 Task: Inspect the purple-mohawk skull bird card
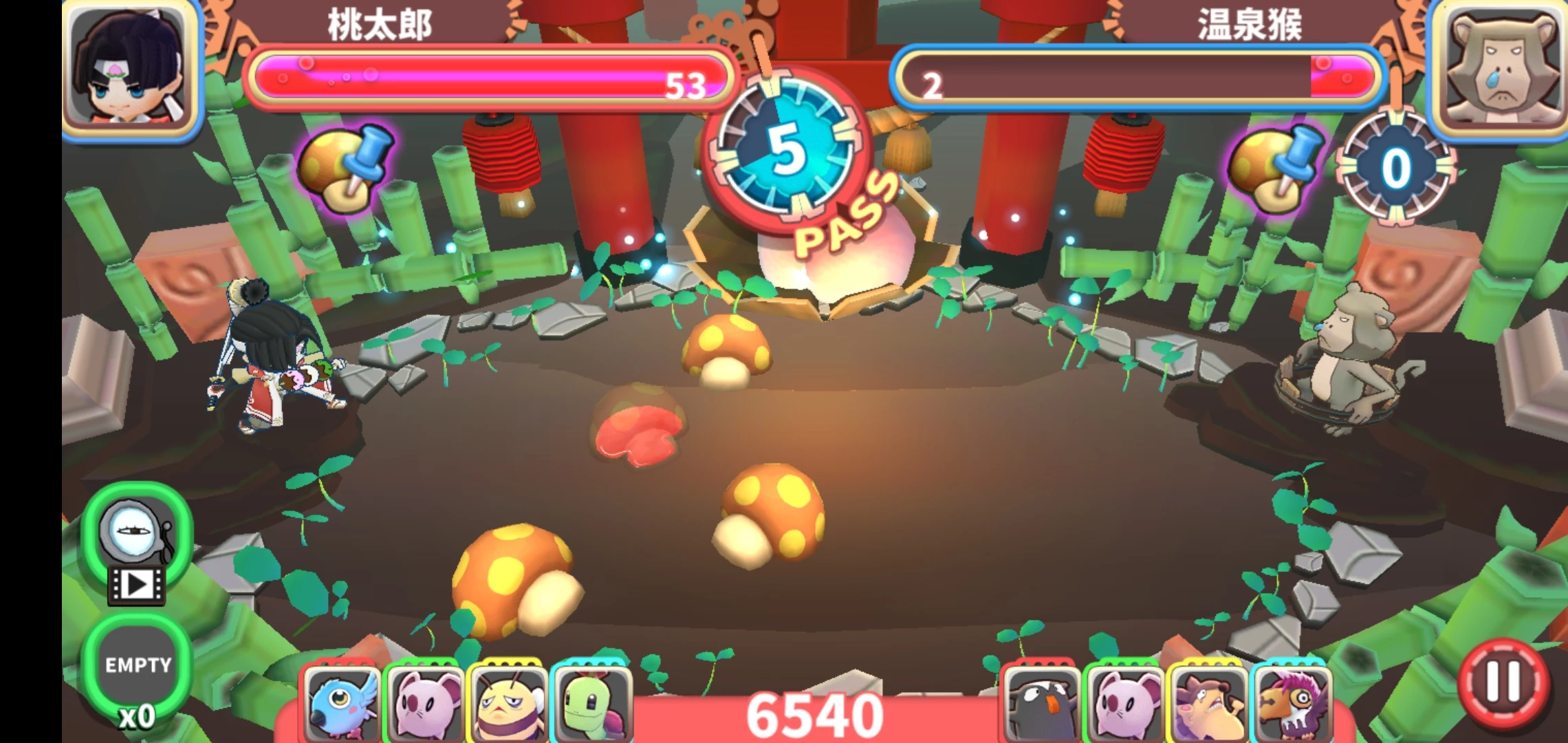point(1293,703)
